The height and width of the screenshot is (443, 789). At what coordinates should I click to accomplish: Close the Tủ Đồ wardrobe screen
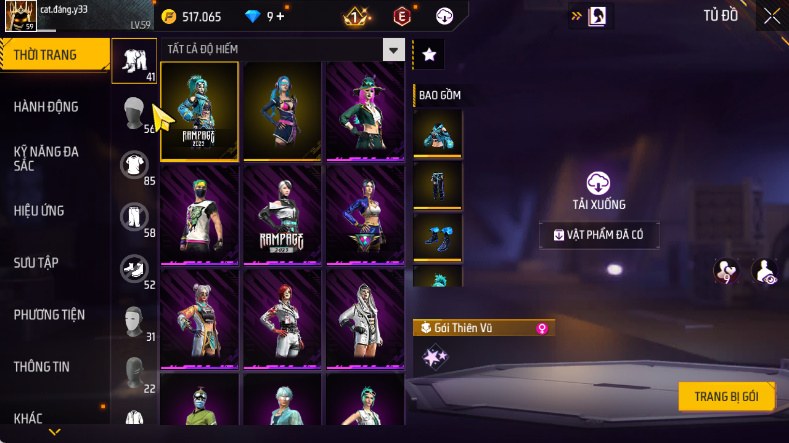[x=772, y=16]
